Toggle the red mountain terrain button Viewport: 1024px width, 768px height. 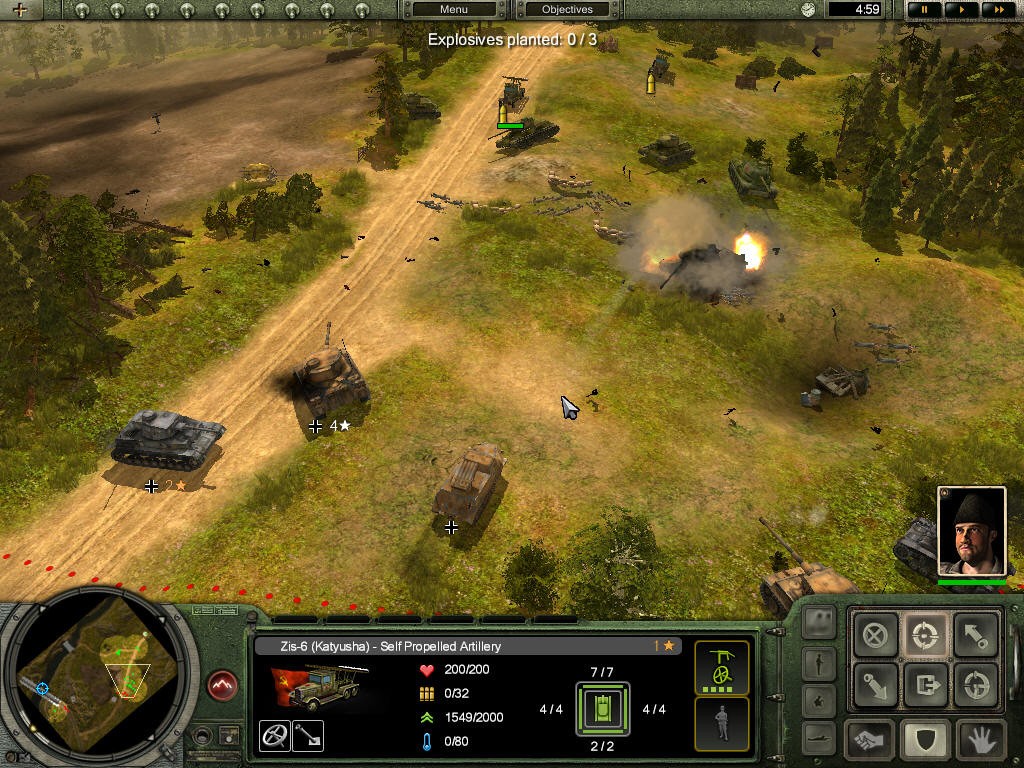[222, 686]
